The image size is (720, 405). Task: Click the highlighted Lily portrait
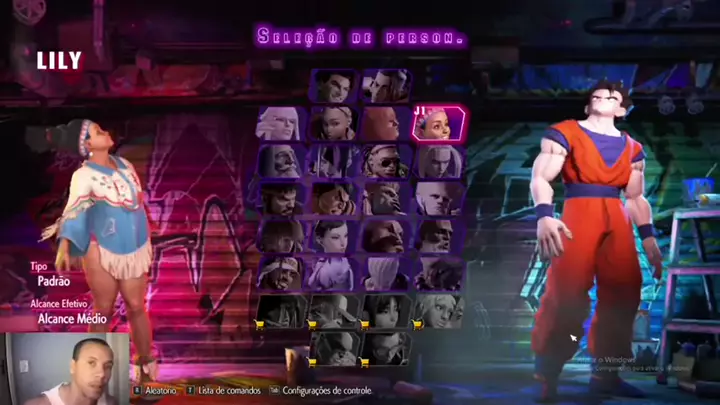tap(437, 124)
